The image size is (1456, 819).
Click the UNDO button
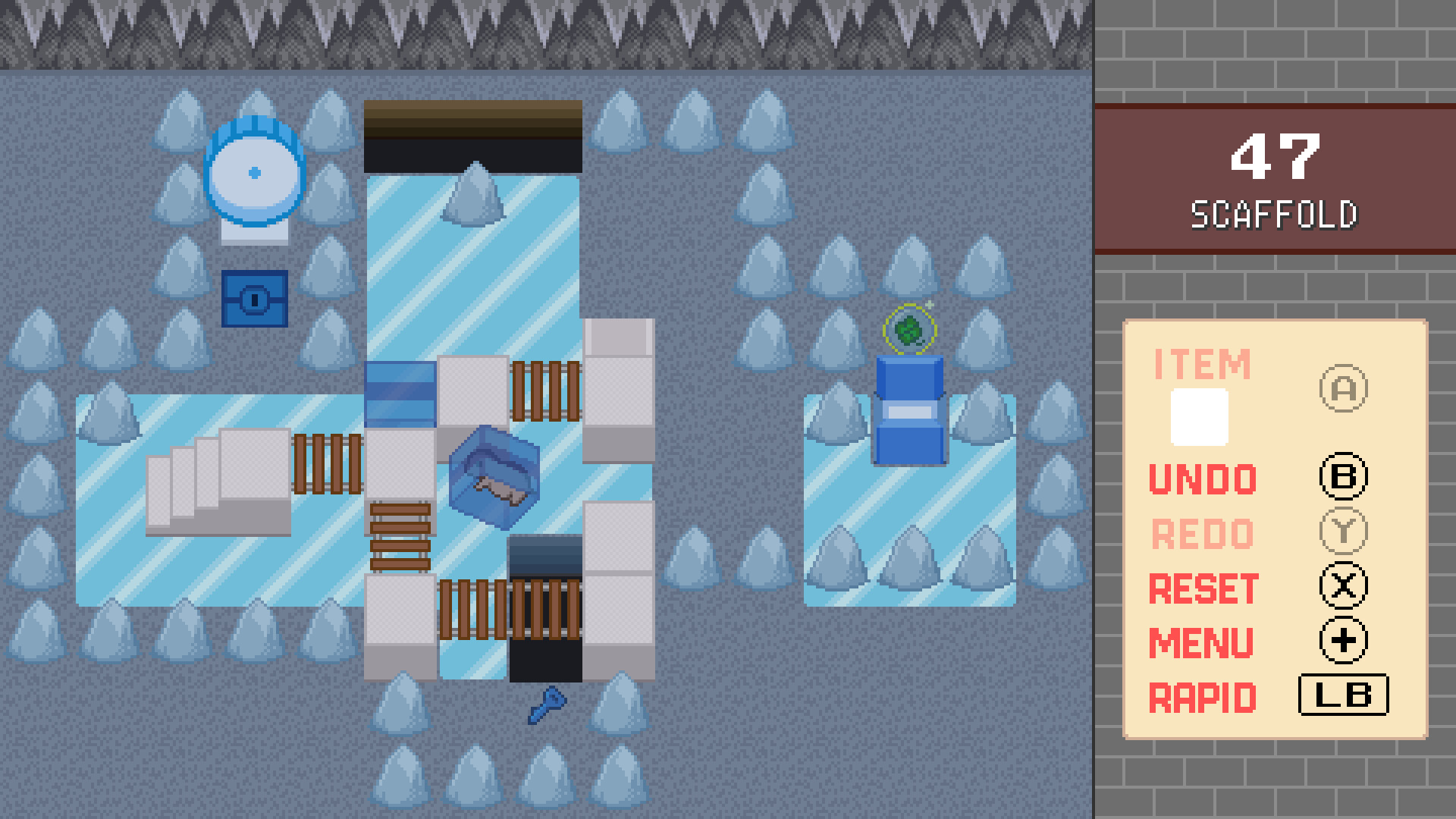click(1200, 478)
